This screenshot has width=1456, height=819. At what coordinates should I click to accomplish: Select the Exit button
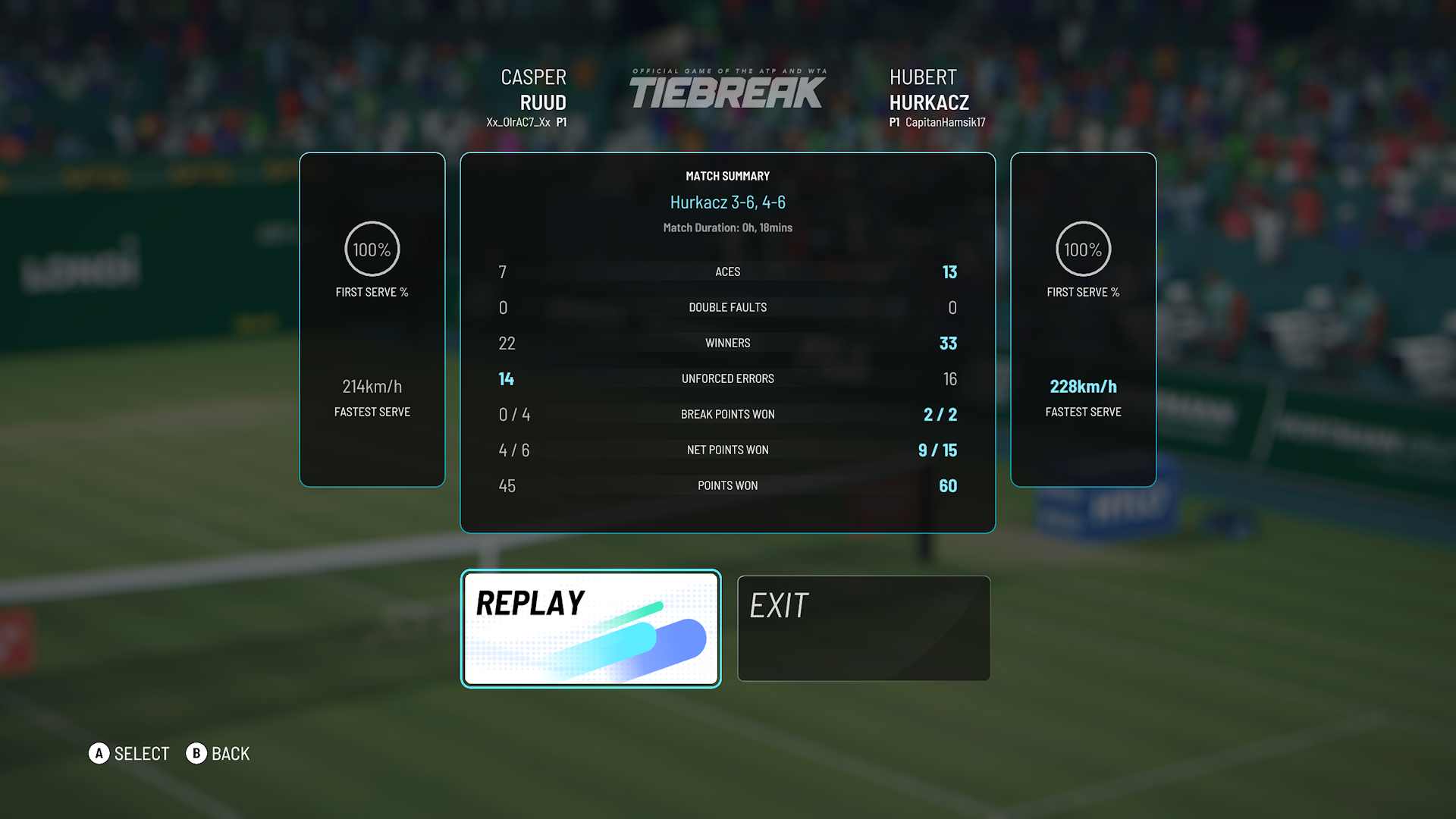tap(864, 629)
